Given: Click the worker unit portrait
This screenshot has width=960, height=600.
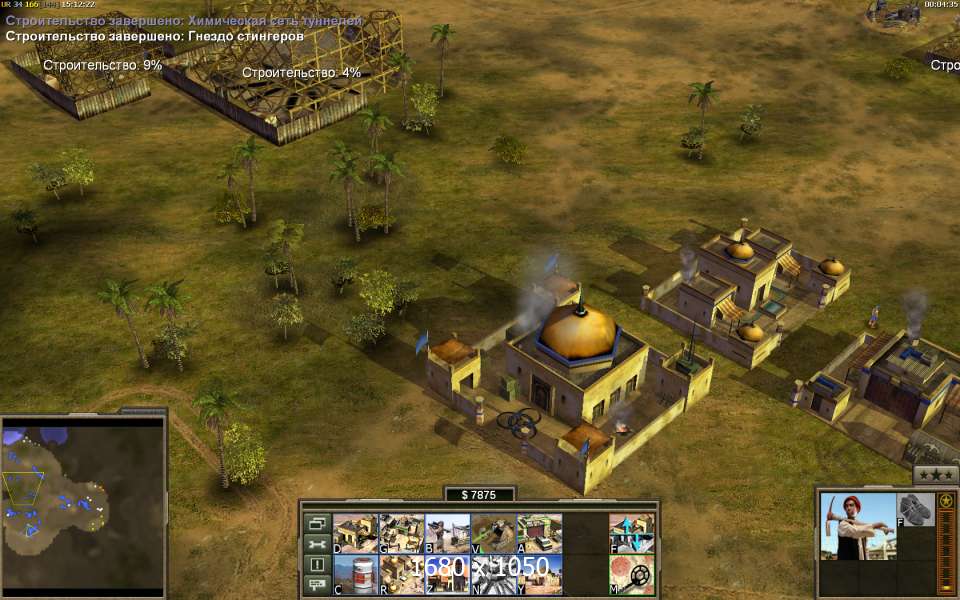Looking at the screenshot, I should (x=856, y=526).
